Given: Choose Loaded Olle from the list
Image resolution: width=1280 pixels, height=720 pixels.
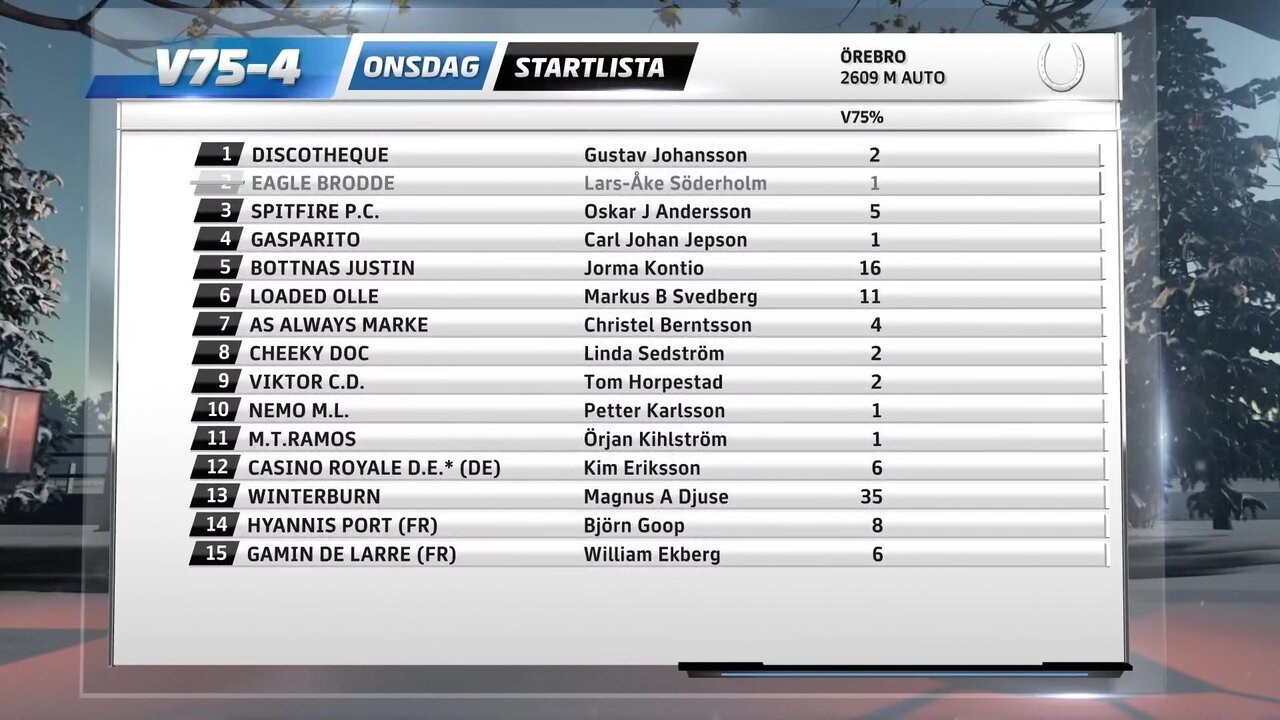Looking at the screenshot, I should pos(314,297).
